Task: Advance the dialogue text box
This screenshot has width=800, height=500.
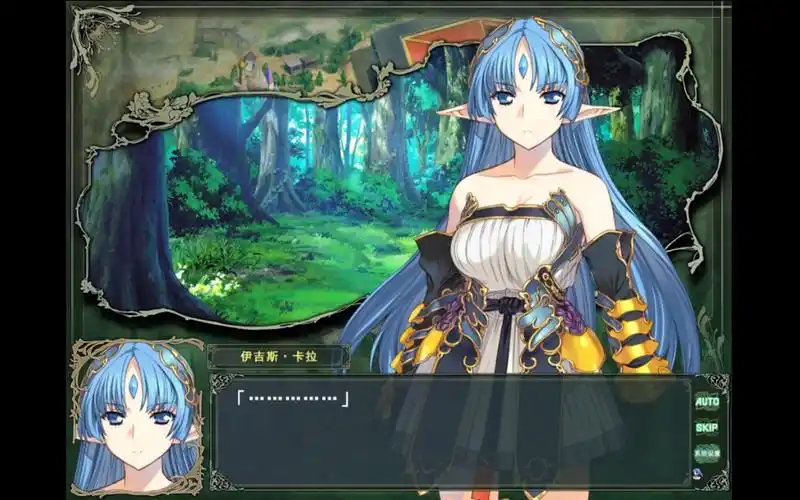Action: tap(450, 432)
